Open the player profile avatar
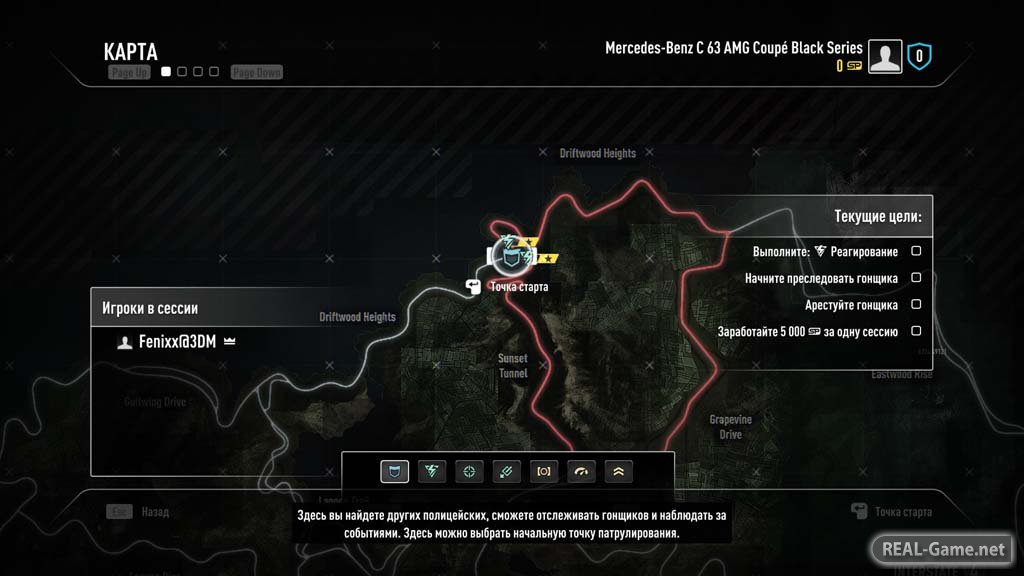Screen dimensions: 1024x576 coord(885,57)
